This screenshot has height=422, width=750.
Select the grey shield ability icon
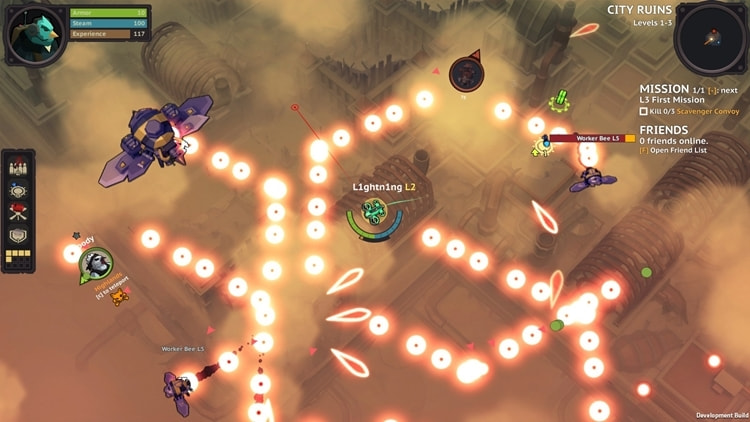(18, 235)
